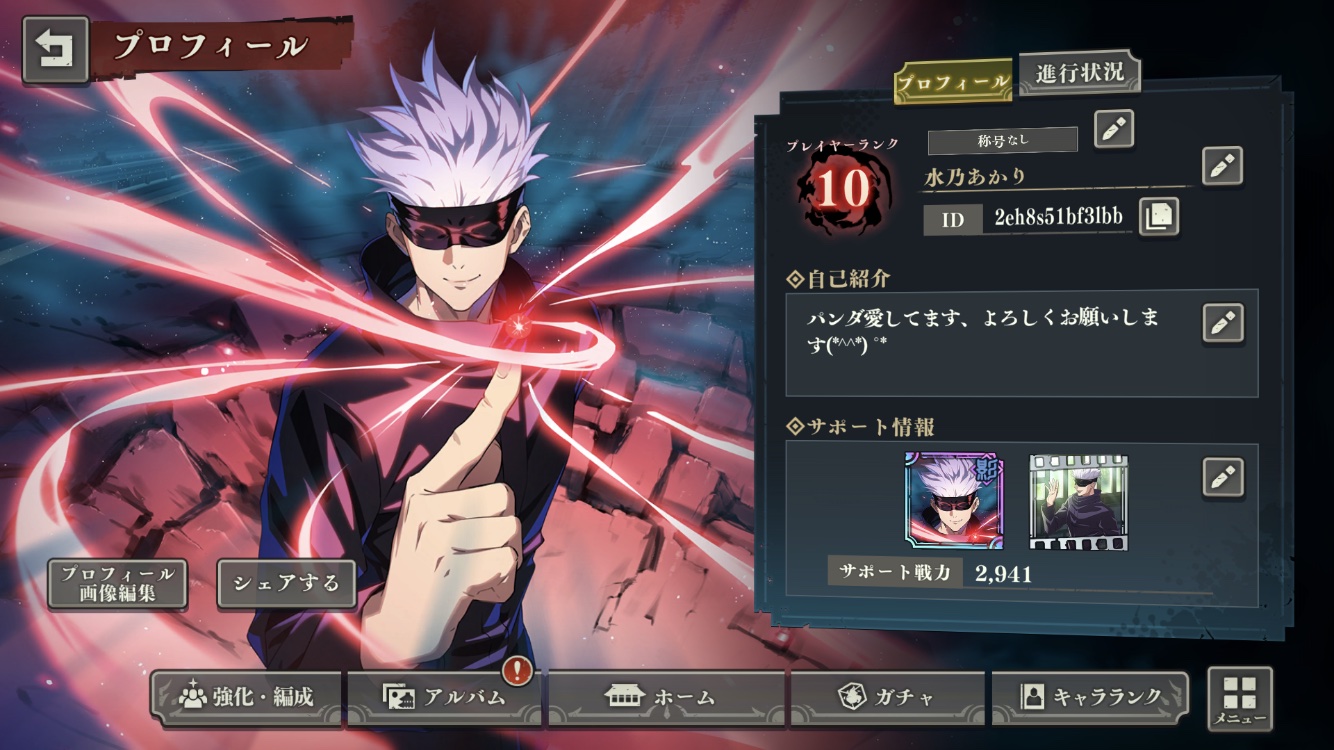The width and height of the screenshot is (1334, 750).
Task: Switch to the 進行状況 tab
Action: pos(1080,72)
